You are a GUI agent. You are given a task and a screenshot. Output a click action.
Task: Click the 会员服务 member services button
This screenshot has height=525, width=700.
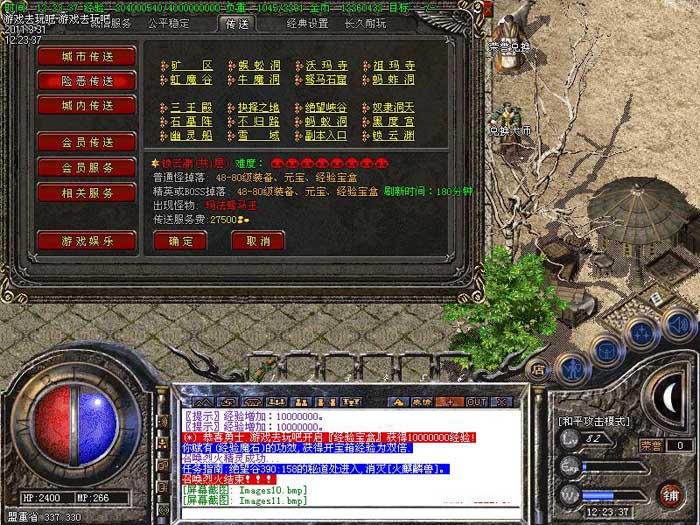(86, 167)
